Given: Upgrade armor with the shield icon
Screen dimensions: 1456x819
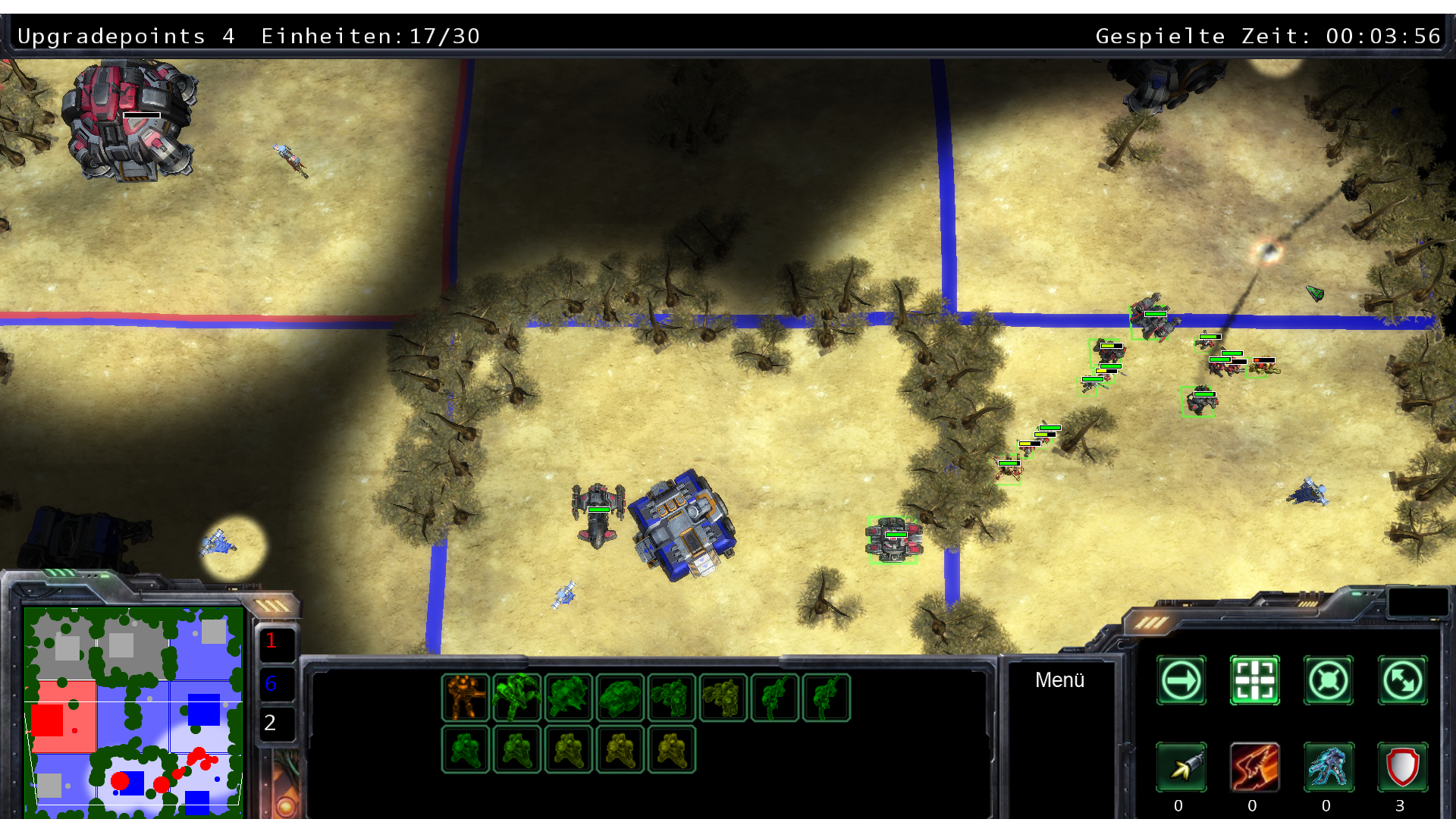Looking at the screenshot, I should pyautogui.click(x=1402, y=767).
